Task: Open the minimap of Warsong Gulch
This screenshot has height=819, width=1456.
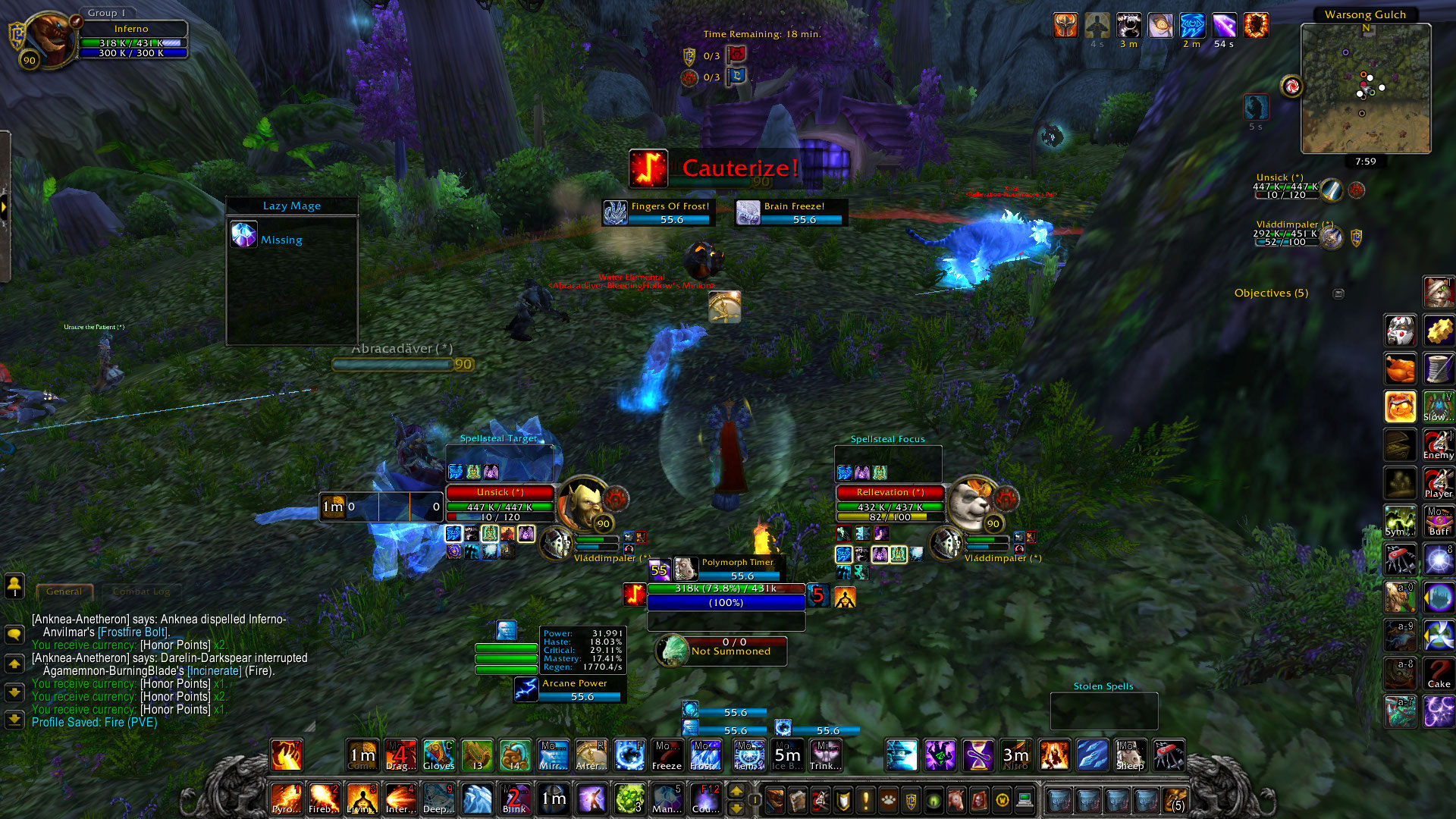Action: 1365,88
